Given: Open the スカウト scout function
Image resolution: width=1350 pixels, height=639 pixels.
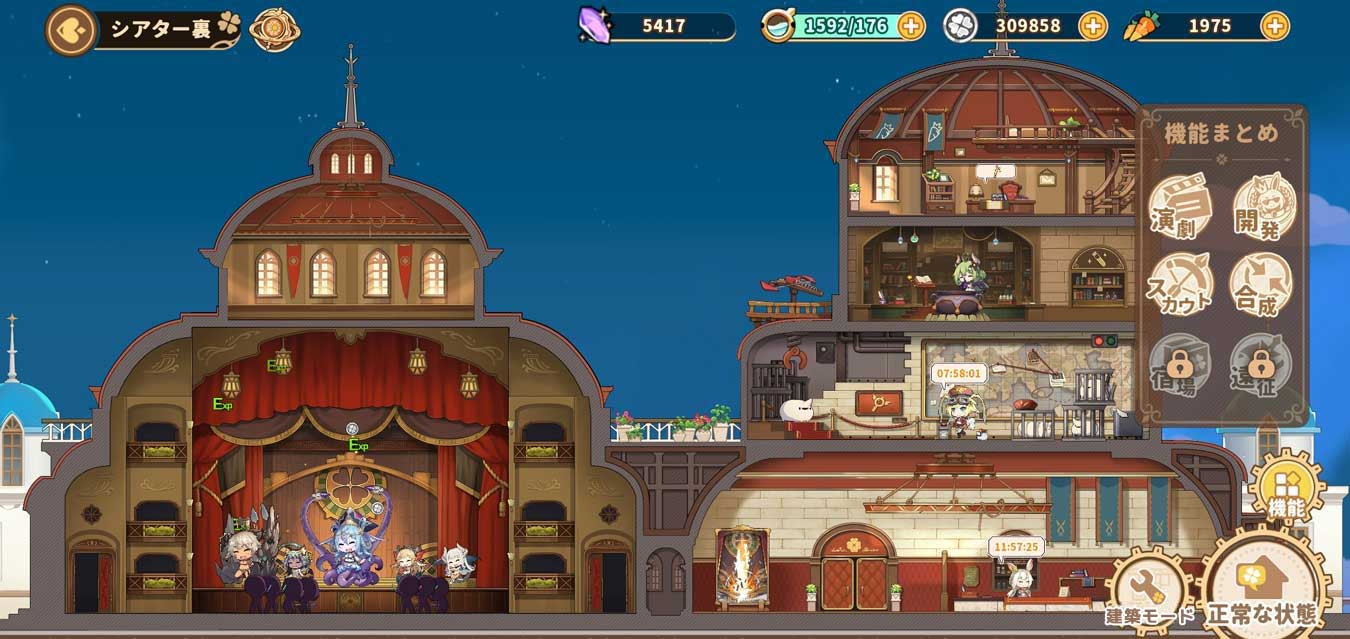Looking at the screenshot, I should (1180, 285).
